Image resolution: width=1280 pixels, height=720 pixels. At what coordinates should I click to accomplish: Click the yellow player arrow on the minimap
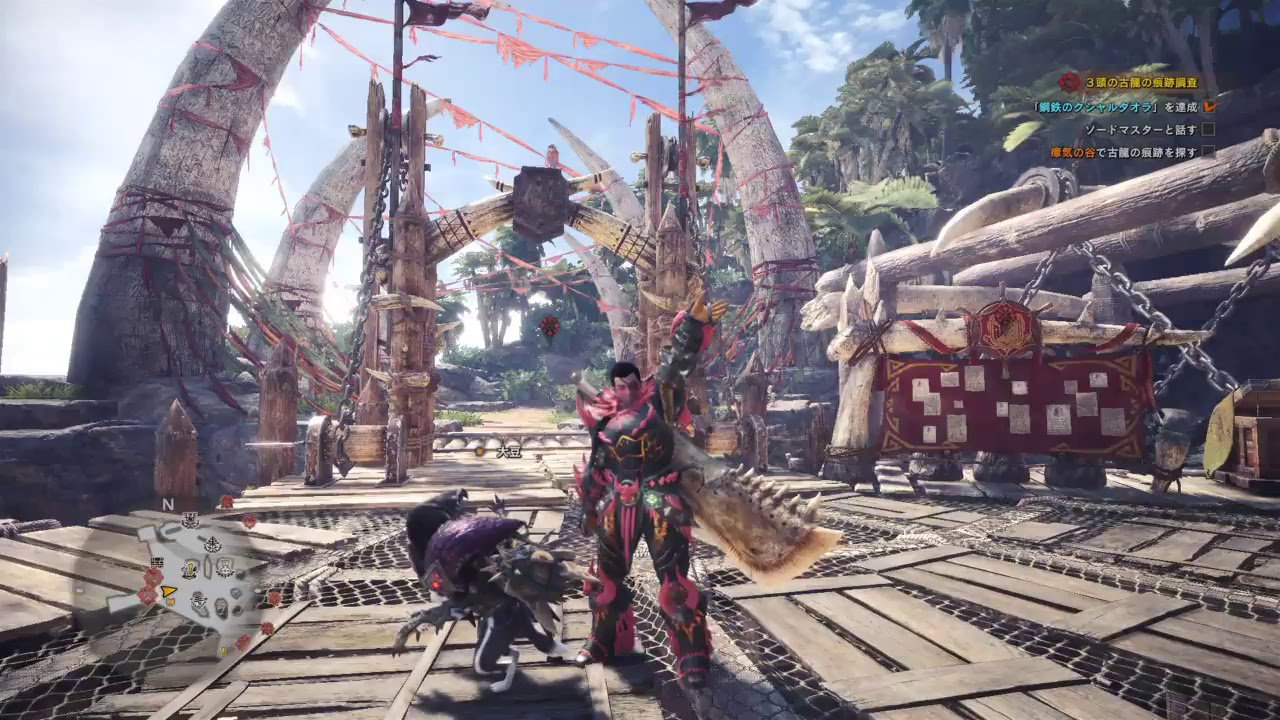coord(169,592)
